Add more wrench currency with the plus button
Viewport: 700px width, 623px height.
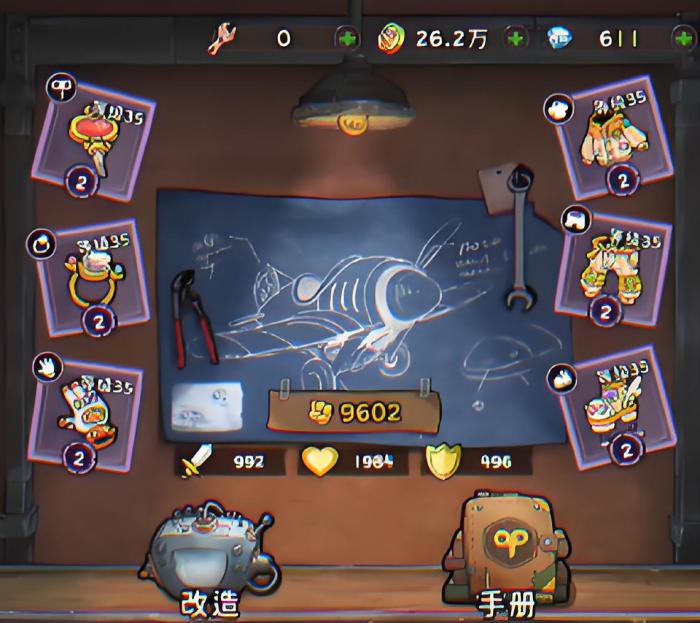pyautogui.click(x=346, y=39)
